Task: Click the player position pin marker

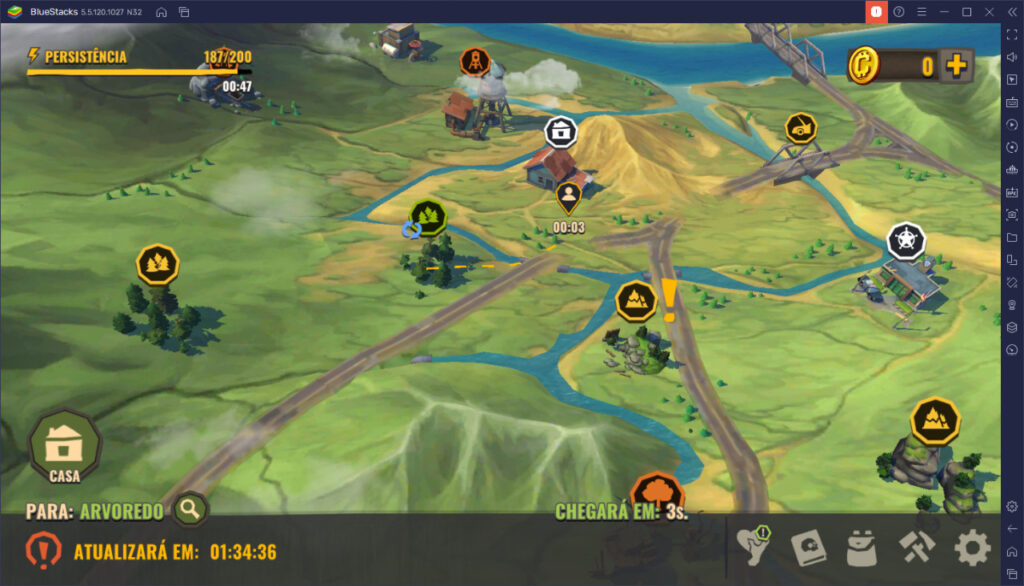Action: (568, 197)
